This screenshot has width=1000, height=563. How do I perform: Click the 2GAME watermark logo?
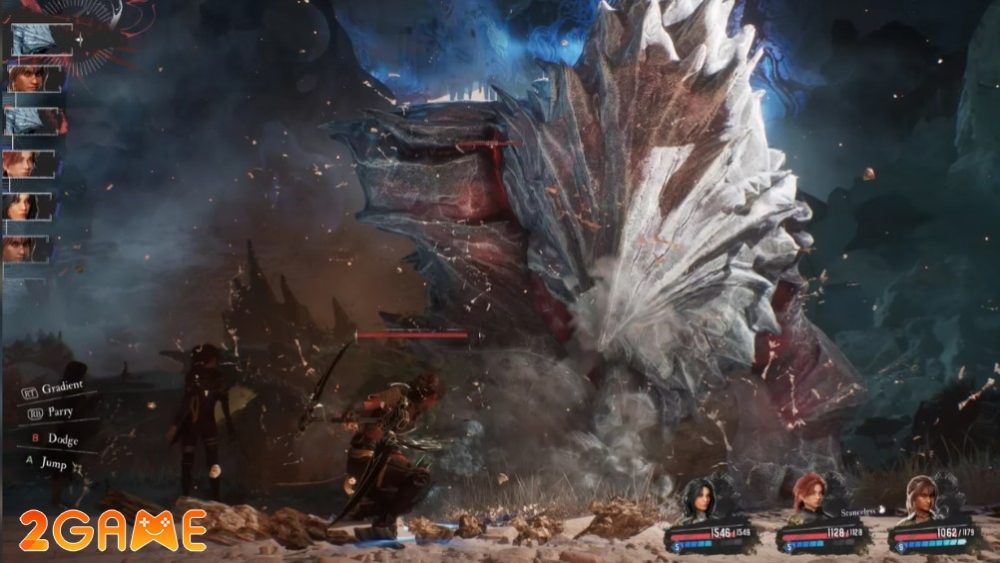pos(112,531)
